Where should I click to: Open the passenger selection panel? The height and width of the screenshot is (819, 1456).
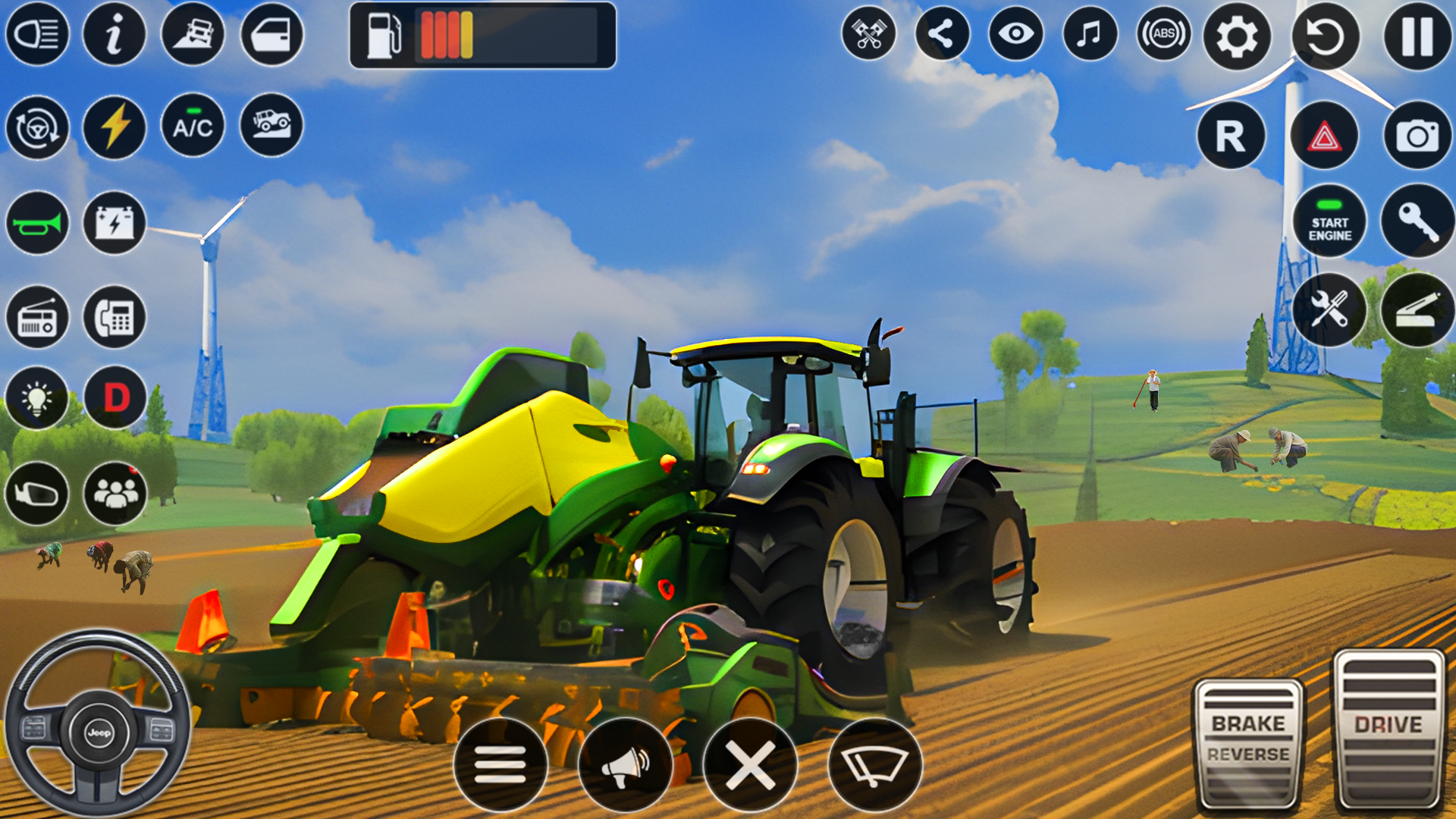(x=115, y=494)
